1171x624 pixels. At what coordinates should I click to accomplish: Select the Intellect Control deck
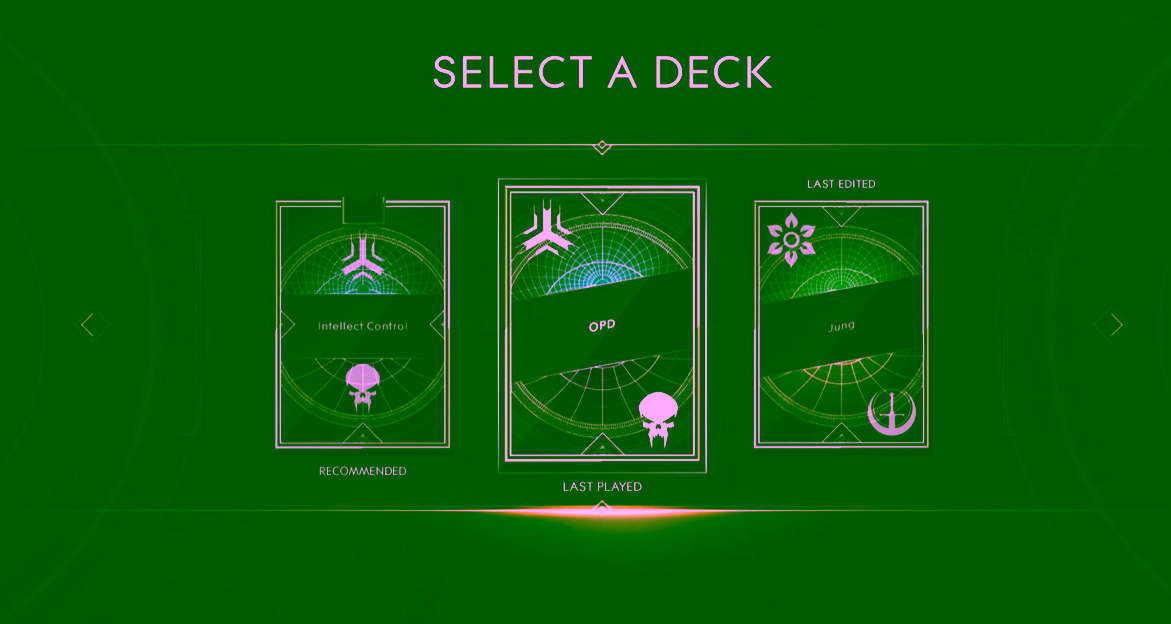pos(362,325)
